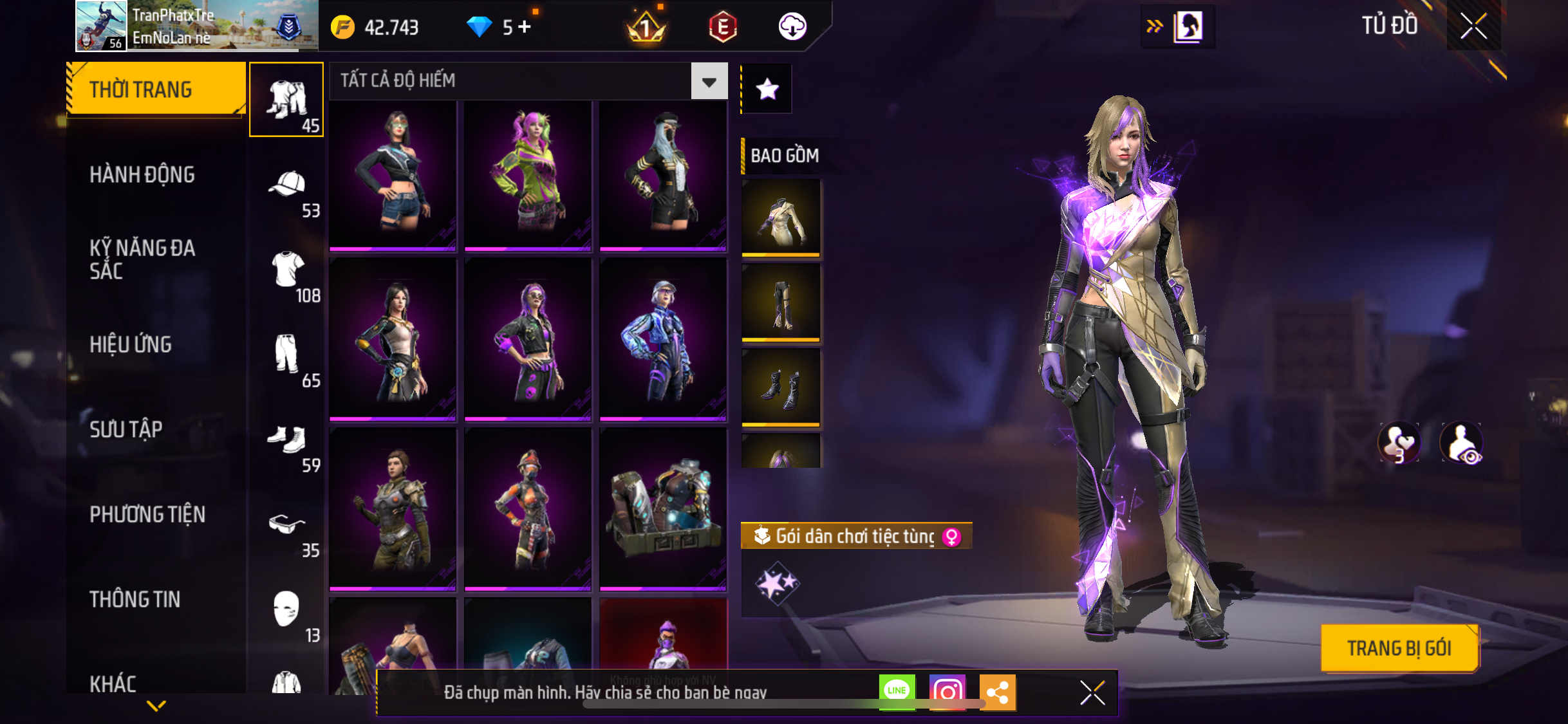Select the shoes category with 59 items
1568x724 pixels.
(287, 446)
